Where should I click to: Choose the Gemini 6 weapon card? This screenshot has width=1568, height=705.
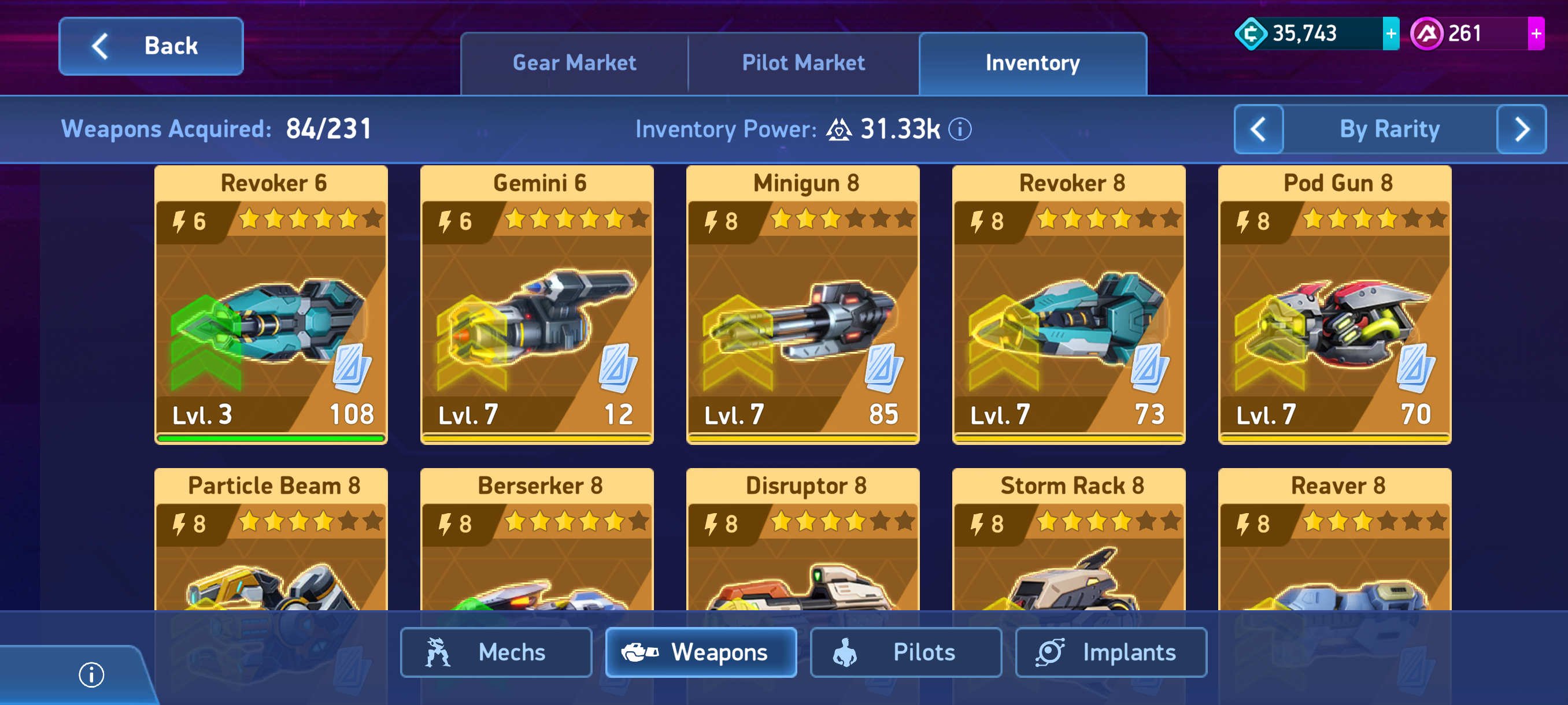click(537, 304)
